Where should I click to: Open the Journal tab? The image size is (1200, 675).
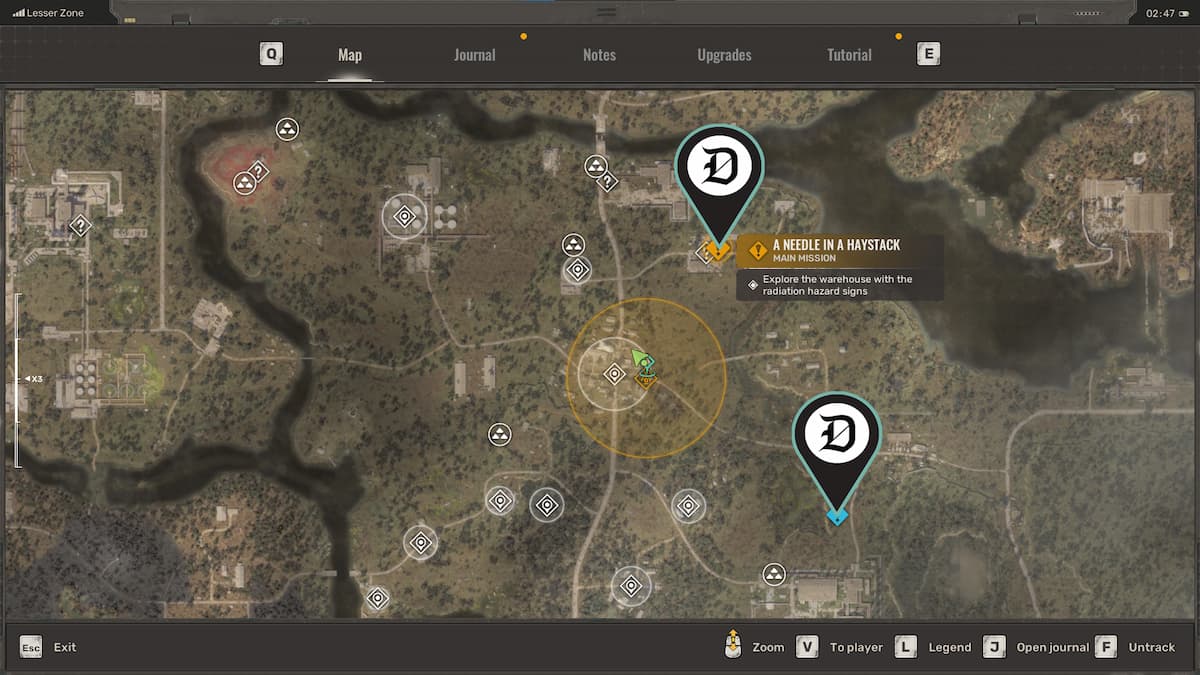474,55
